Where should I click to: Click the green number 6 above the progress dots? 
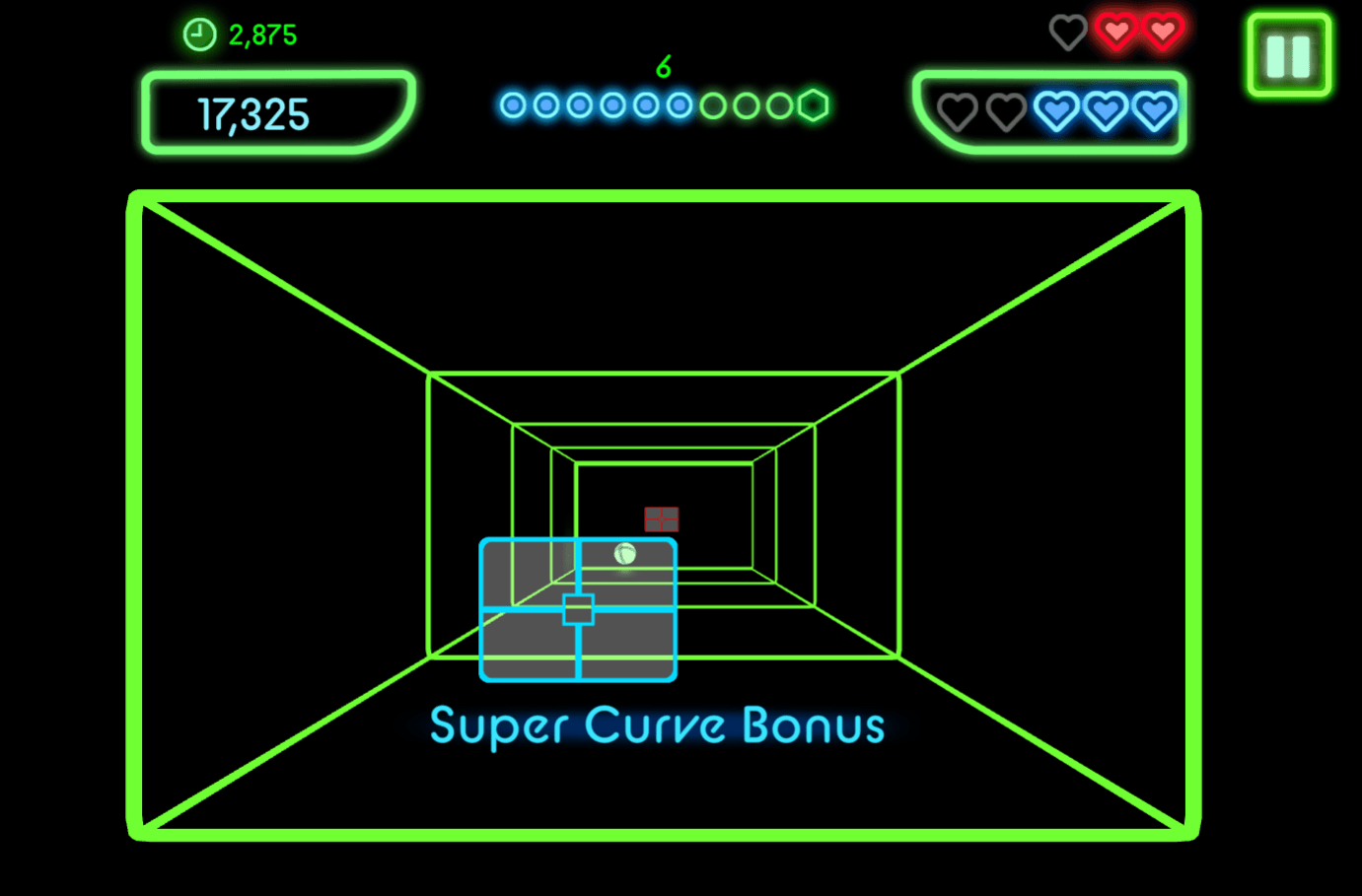tap(664, 68)
